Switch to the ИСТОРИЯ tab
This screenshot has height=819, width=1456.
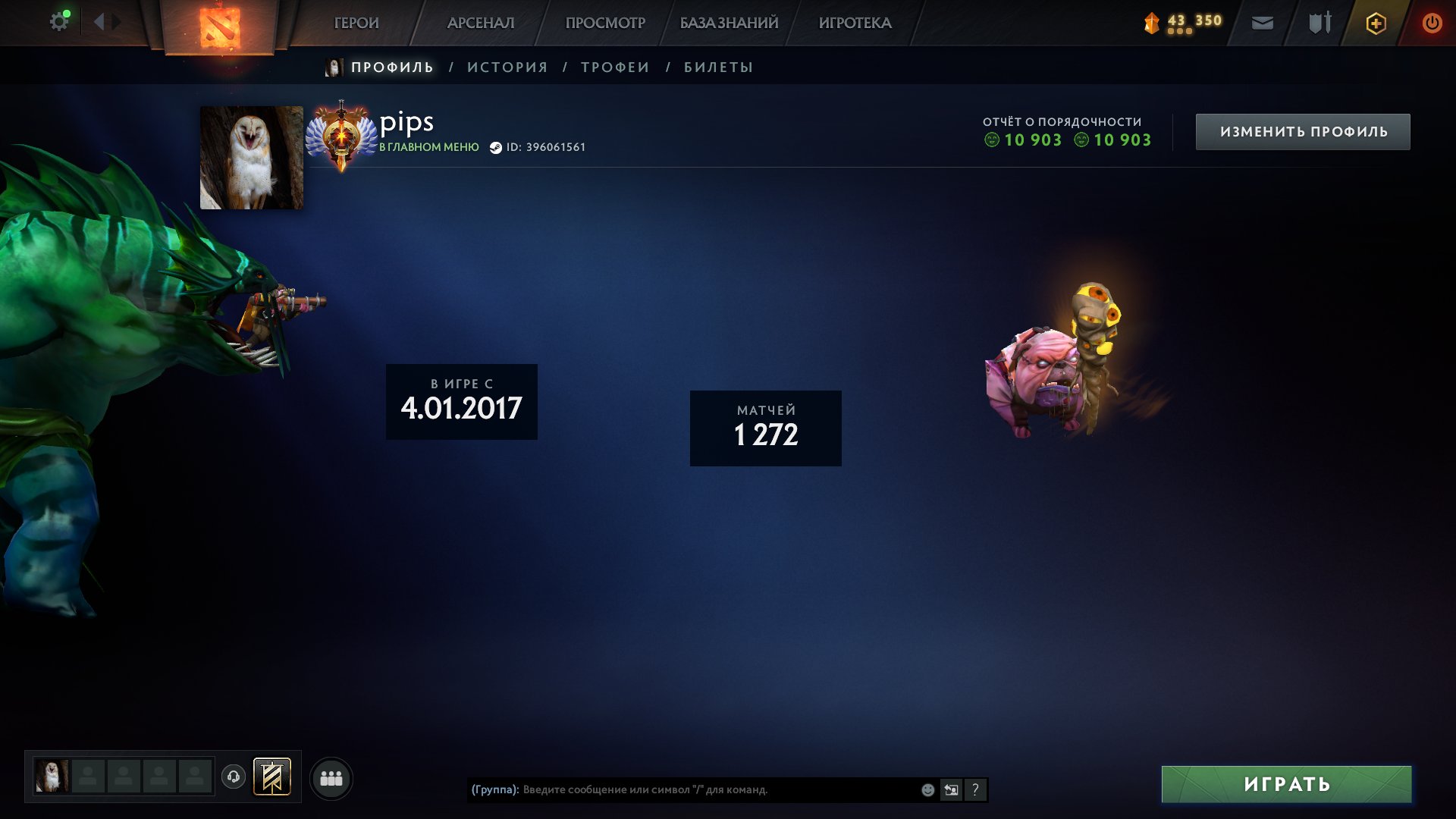point(507,67)
